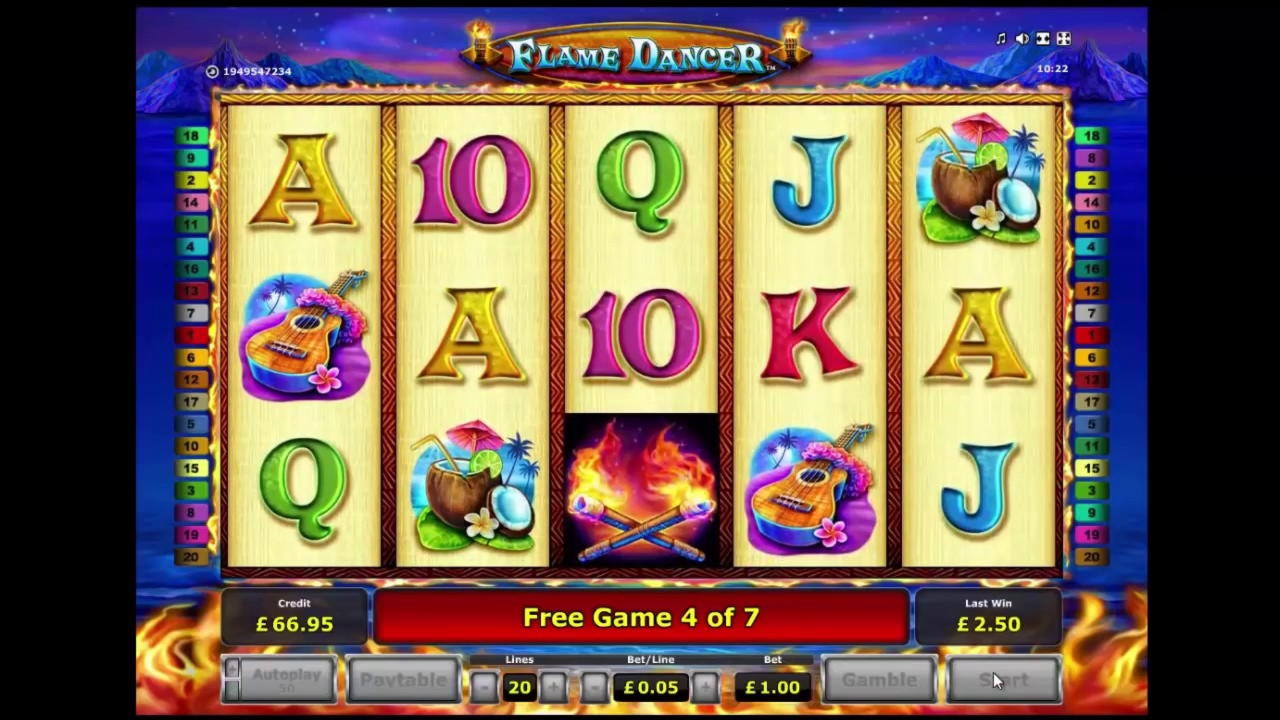The height and width of the screenshot is (720, 1280).
Task: Click the Start spin button
Action: click(x=1003, y=680)
